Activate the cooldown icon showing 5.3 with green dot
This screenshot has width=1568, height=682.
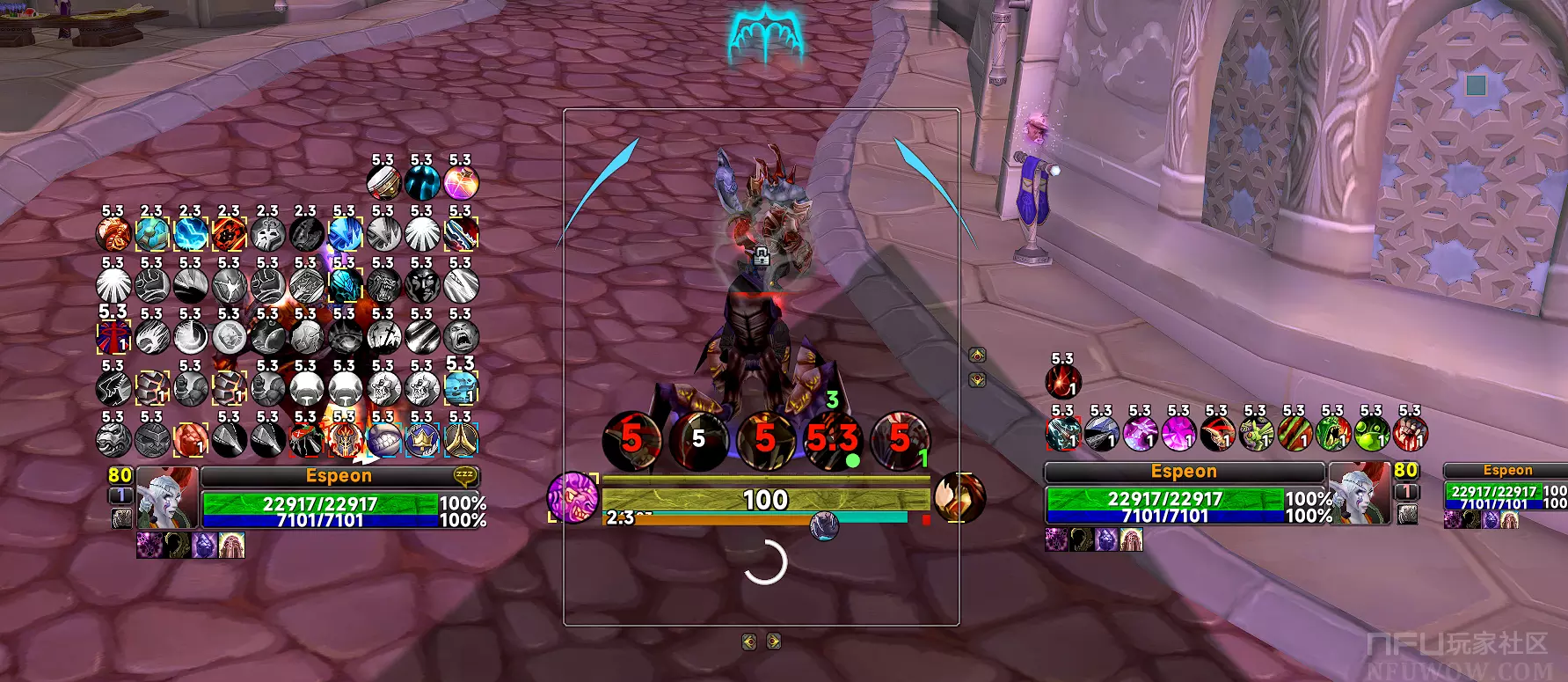[831, 439]
